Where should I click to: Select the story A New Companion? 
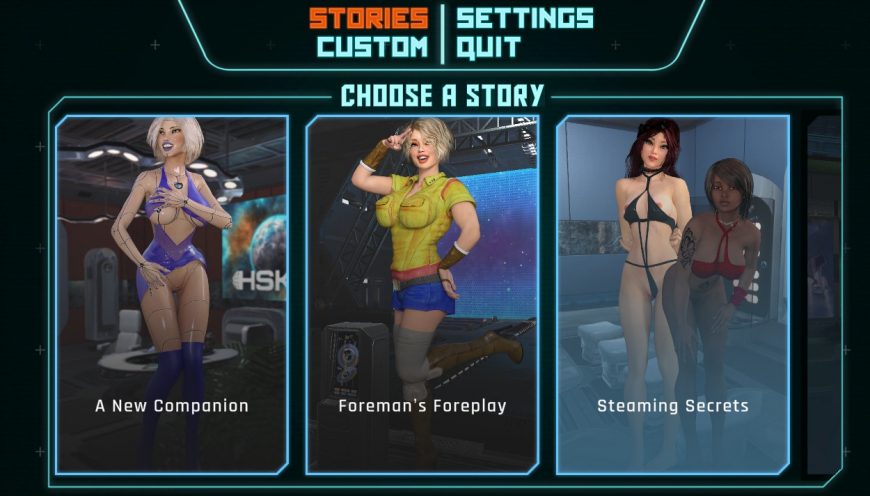(172, 294)
